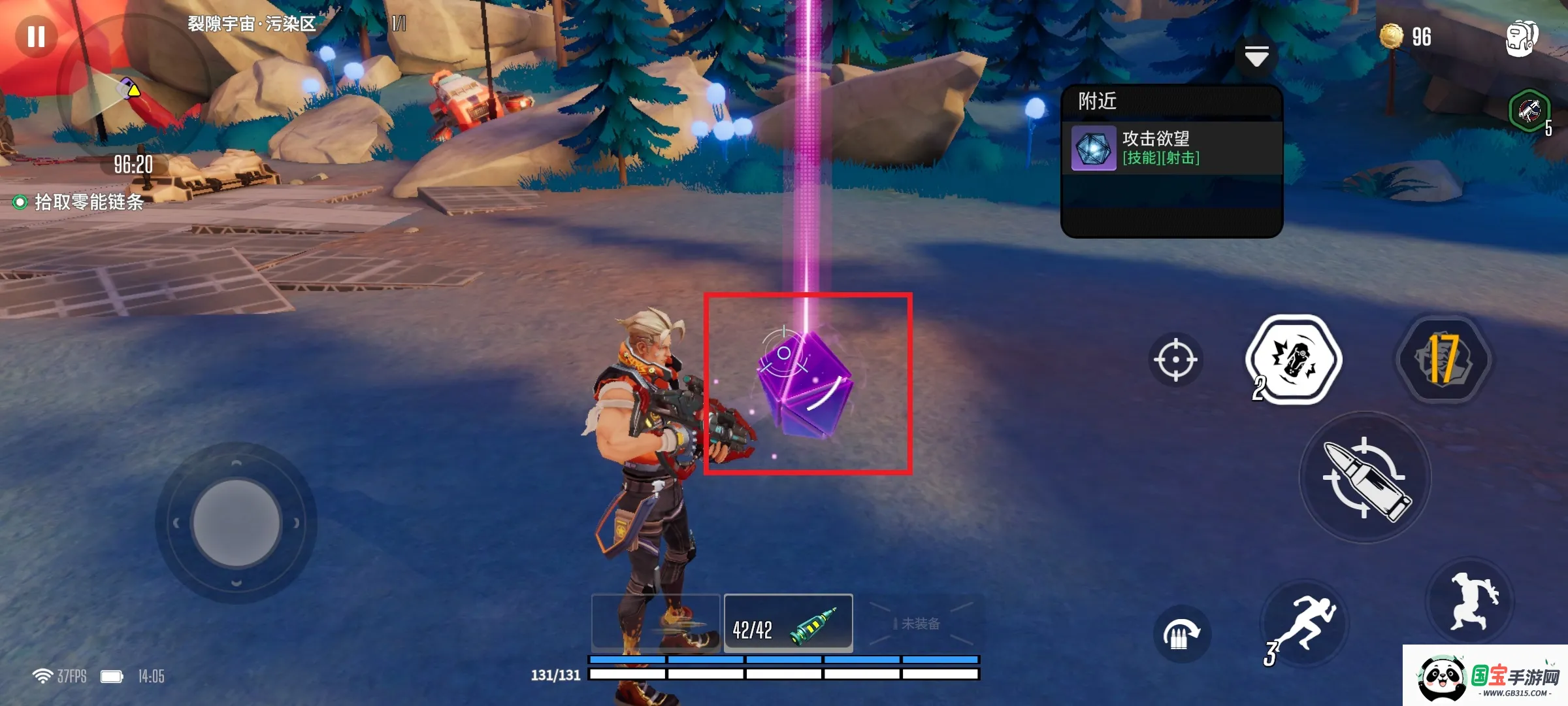The width and height of the screenshot is (1568, 706).
Task: Activate the hexagon grenade skill
Action: (x=1294, y=360)
